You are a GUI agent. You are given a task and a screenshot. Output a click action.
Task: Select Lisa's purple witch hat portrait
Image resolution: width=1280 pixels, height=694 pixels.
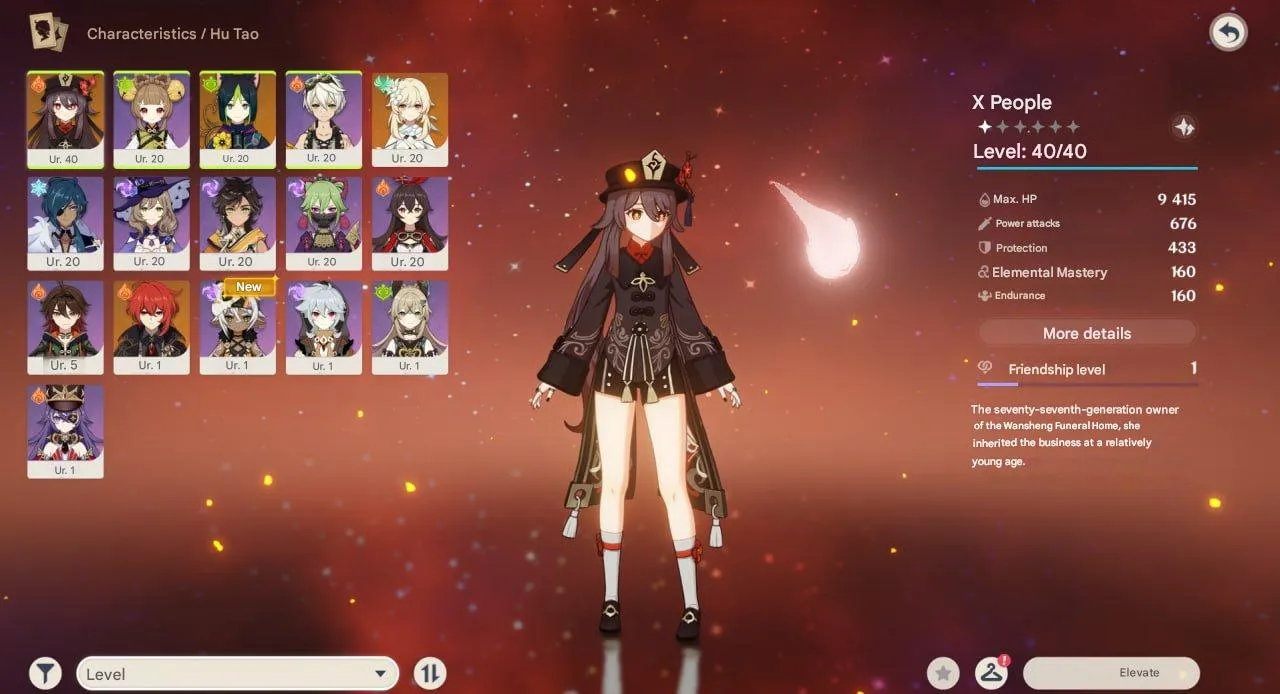pyautogui.click(x=151, y=223)
